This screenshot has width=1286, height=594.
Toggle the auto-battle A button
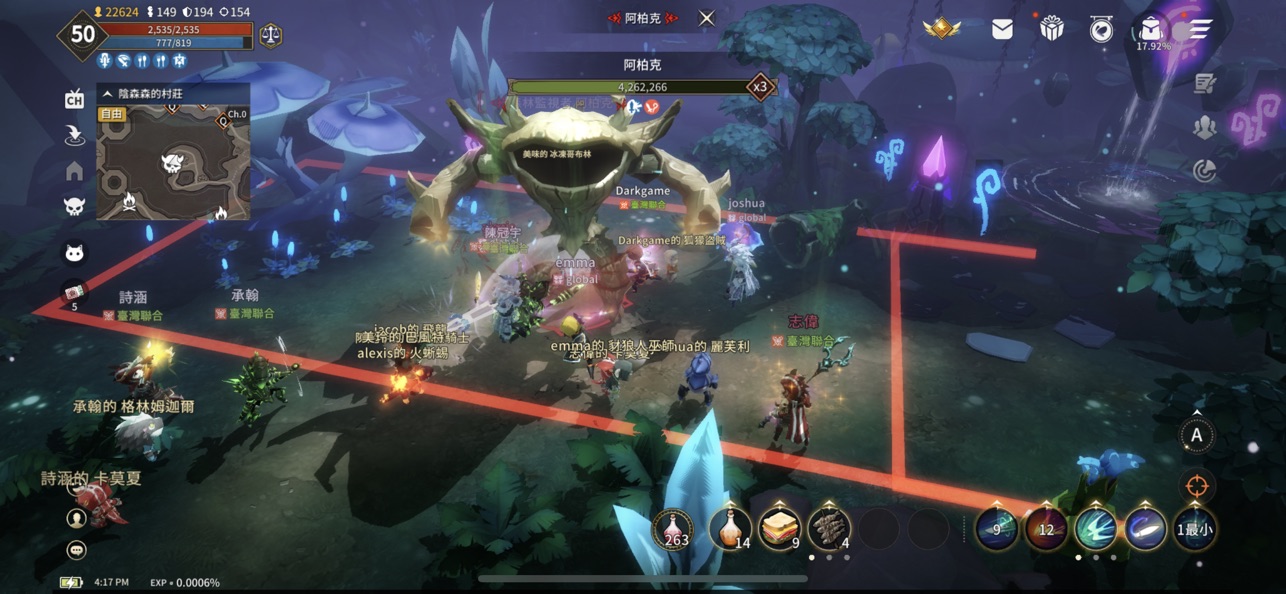coord(1196,435)
